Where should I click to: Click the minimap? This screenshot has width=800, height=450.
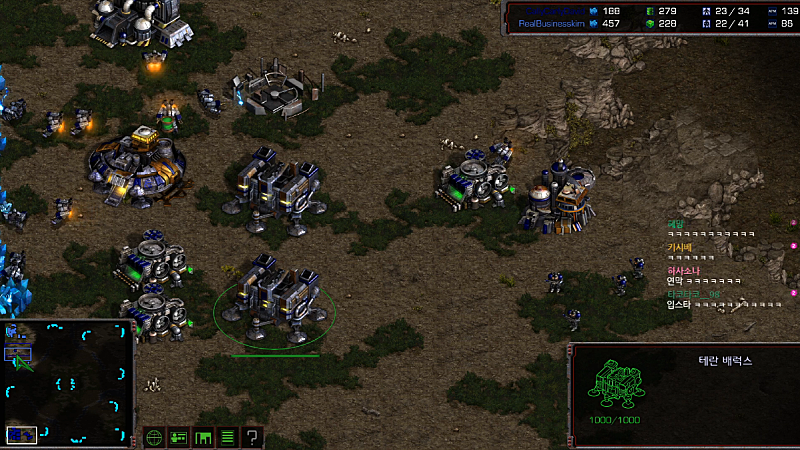[68, 382]
